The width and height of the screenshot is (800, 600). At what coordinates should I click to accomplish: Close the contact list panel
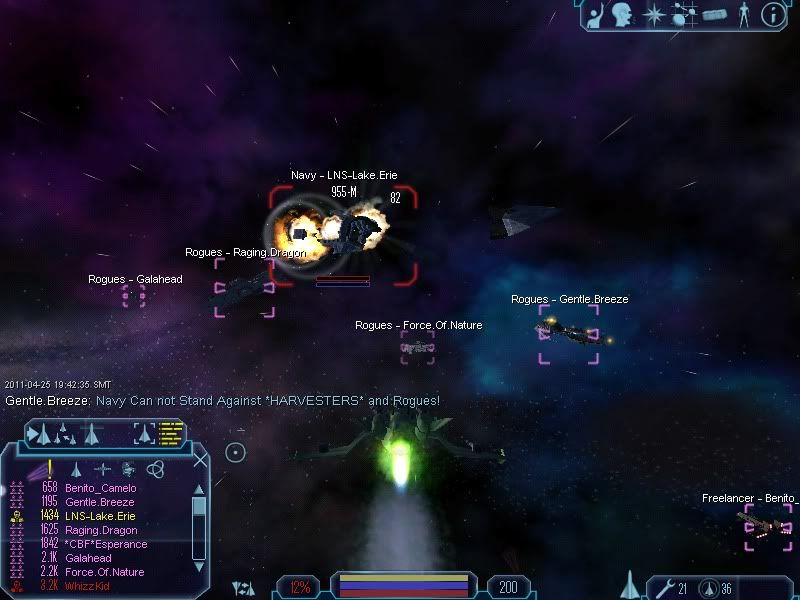click(x=201, y=461)
